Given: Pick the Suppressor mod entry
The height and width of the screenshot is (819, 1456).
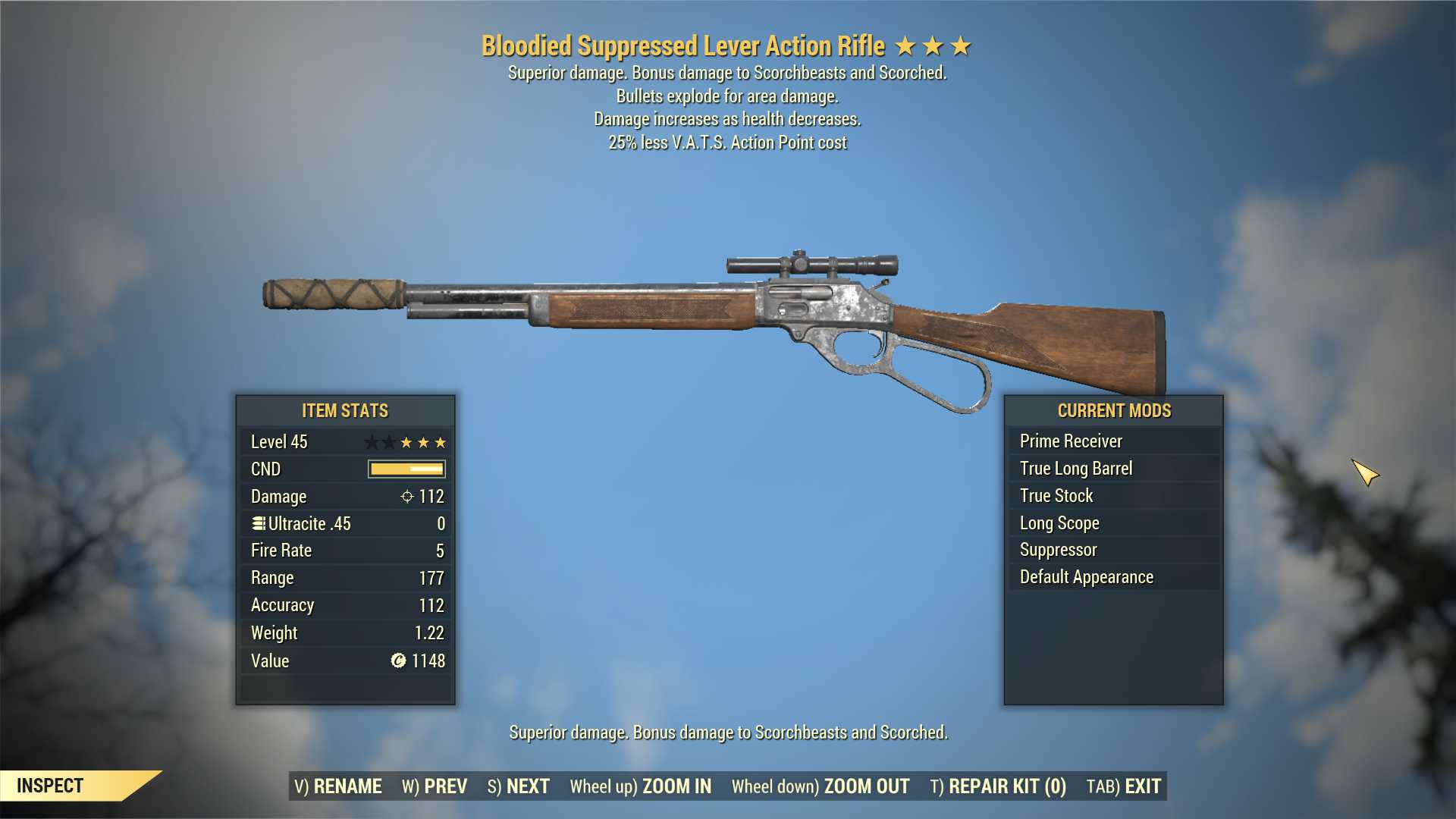Looking at the screenshot, I should tap(1059, 550).
